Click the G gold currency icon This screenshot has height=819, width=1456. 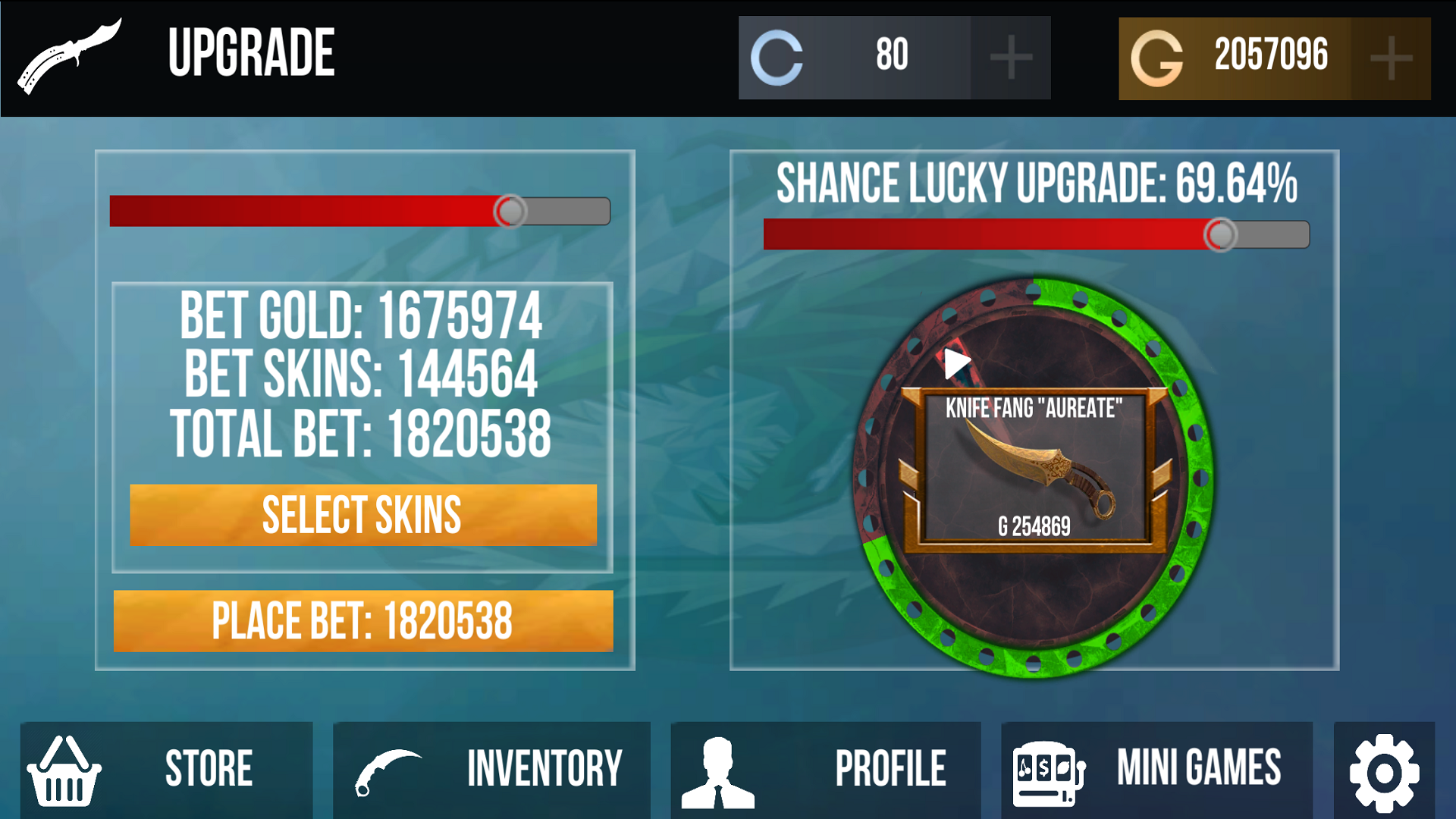coord(1157,56)
